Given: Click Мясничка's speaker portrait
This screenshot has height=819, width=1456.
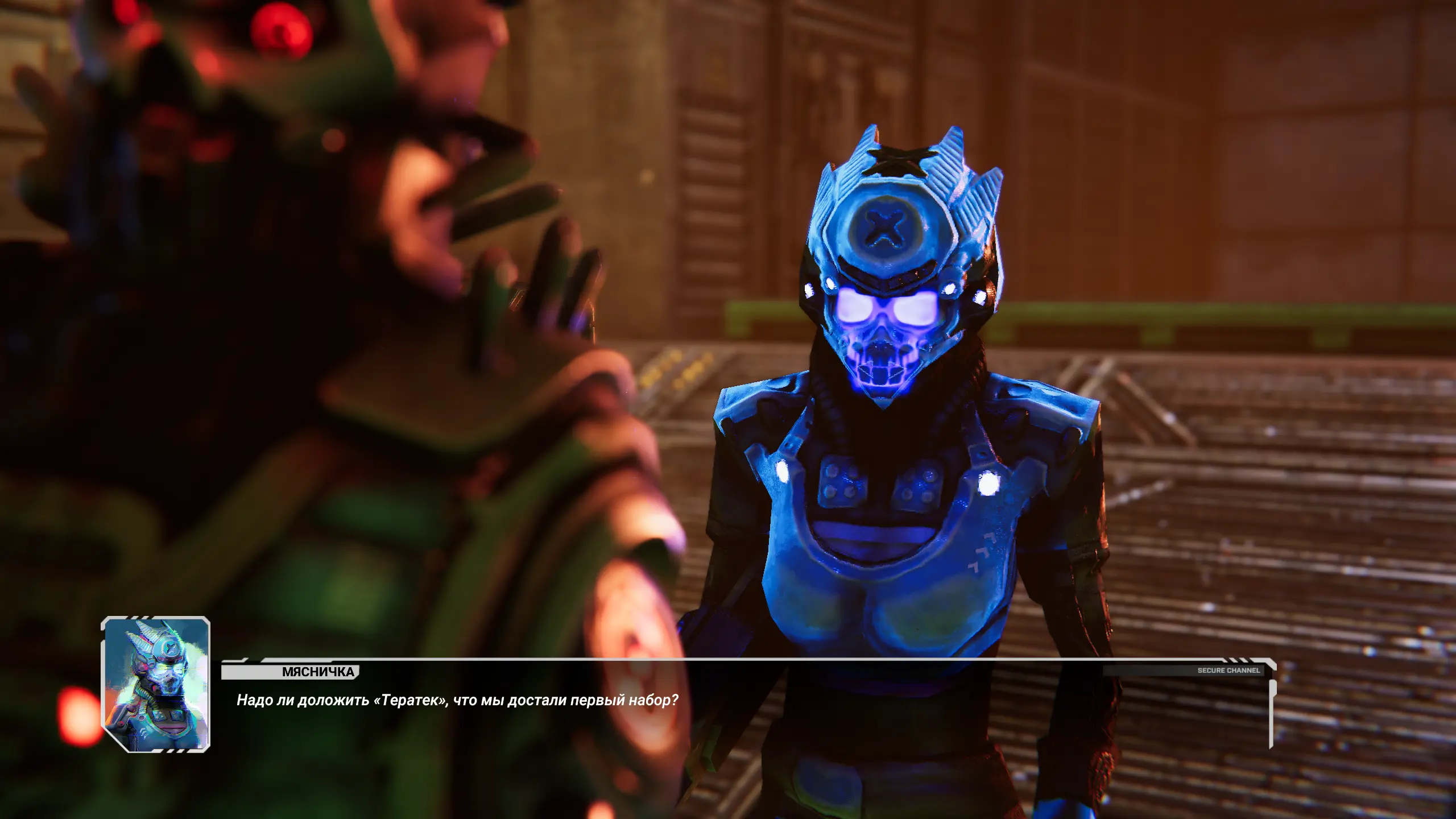Looking at the screenshot, I should coord(156,684).
